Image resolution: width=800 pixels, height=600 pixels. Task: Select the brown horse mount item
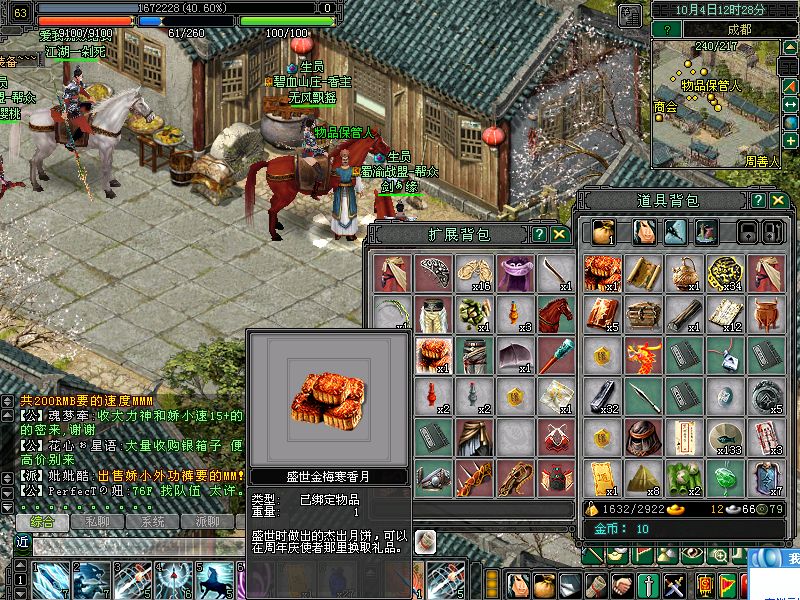pyautogui.click(x=556, y=313)
